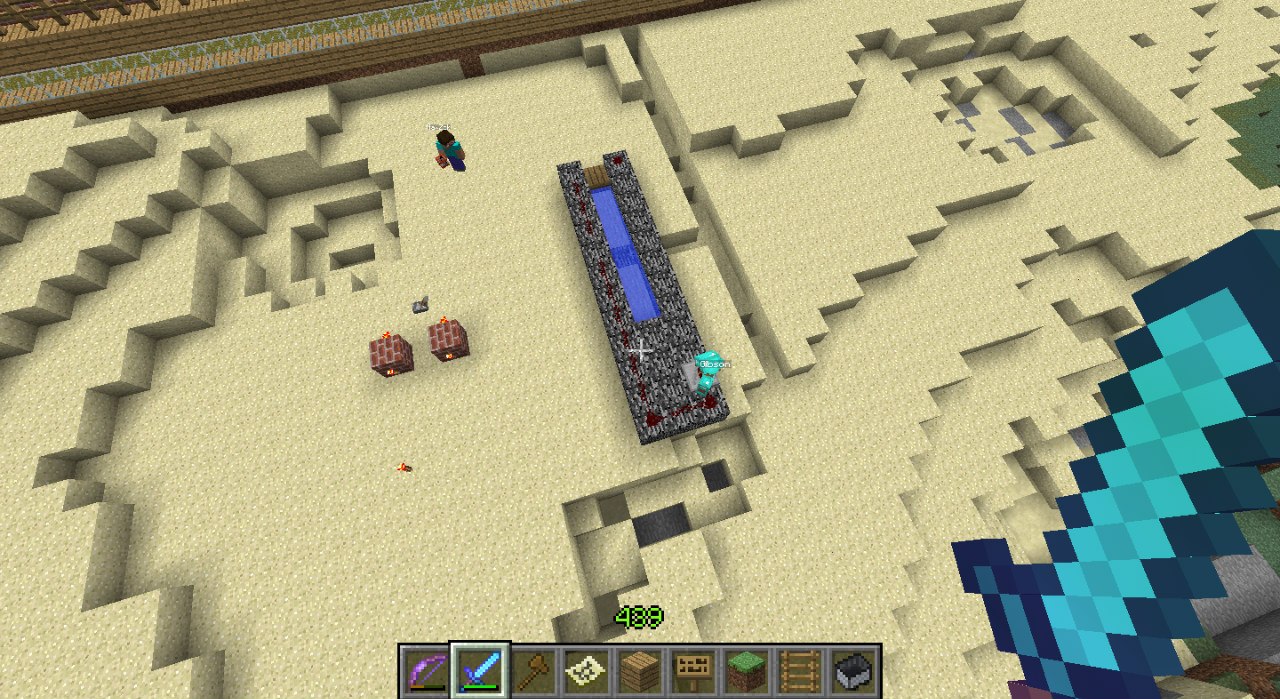Select the map item slot
Viewport: 1280px width, 699px height.
[586, 669]
